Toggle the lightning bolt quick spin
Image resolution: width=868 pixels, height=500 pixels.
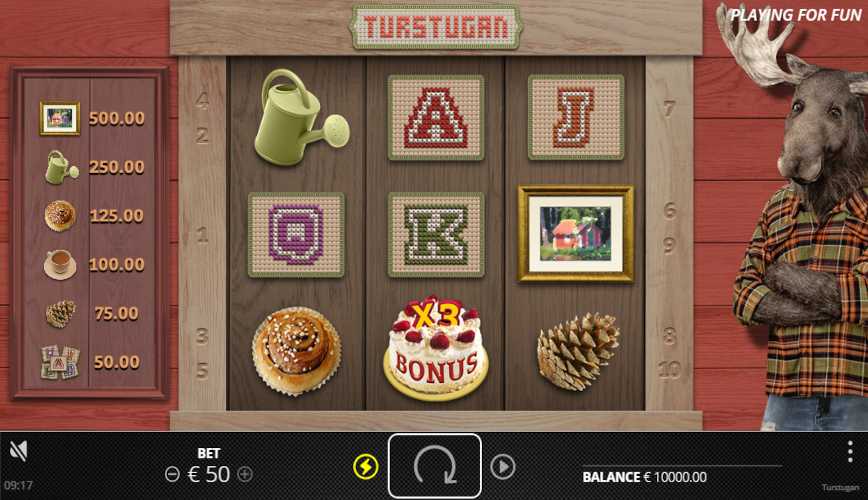(x=366, y=466)
